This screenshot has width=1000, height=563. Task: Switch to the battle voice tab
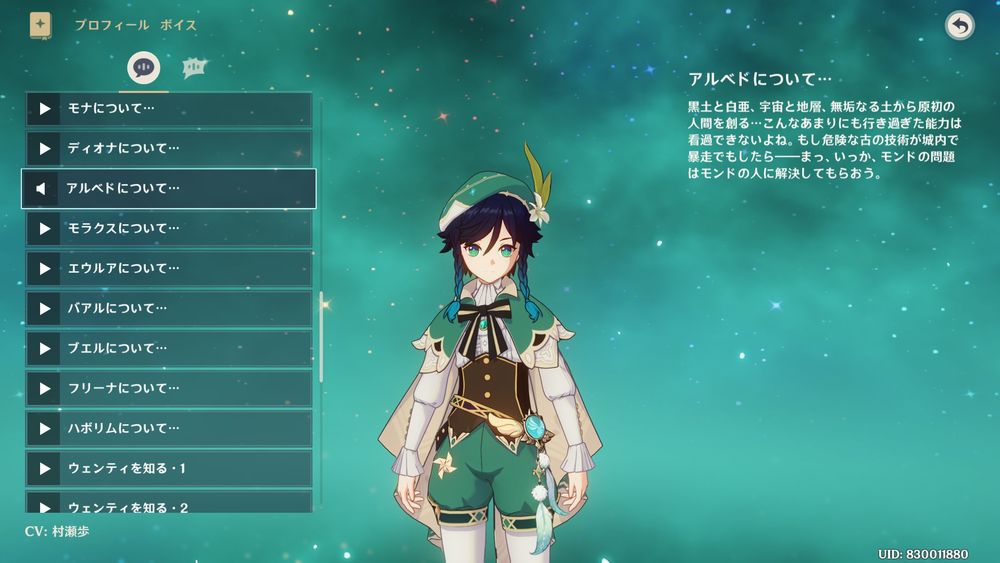pos(194,68)
